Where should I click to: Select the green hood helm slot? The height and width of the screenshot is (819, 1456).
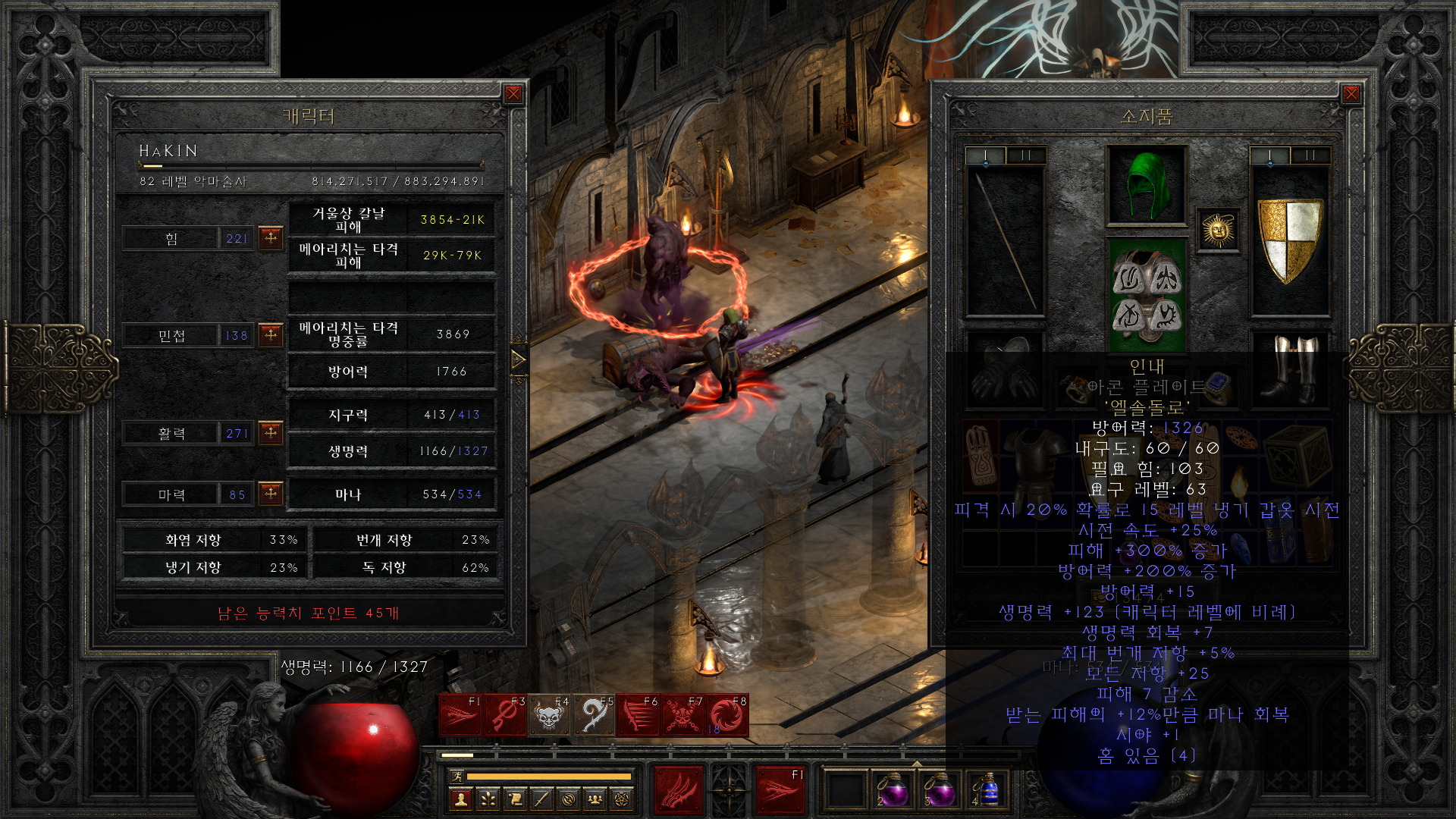pyautogui.click(x=1146, y=186)
